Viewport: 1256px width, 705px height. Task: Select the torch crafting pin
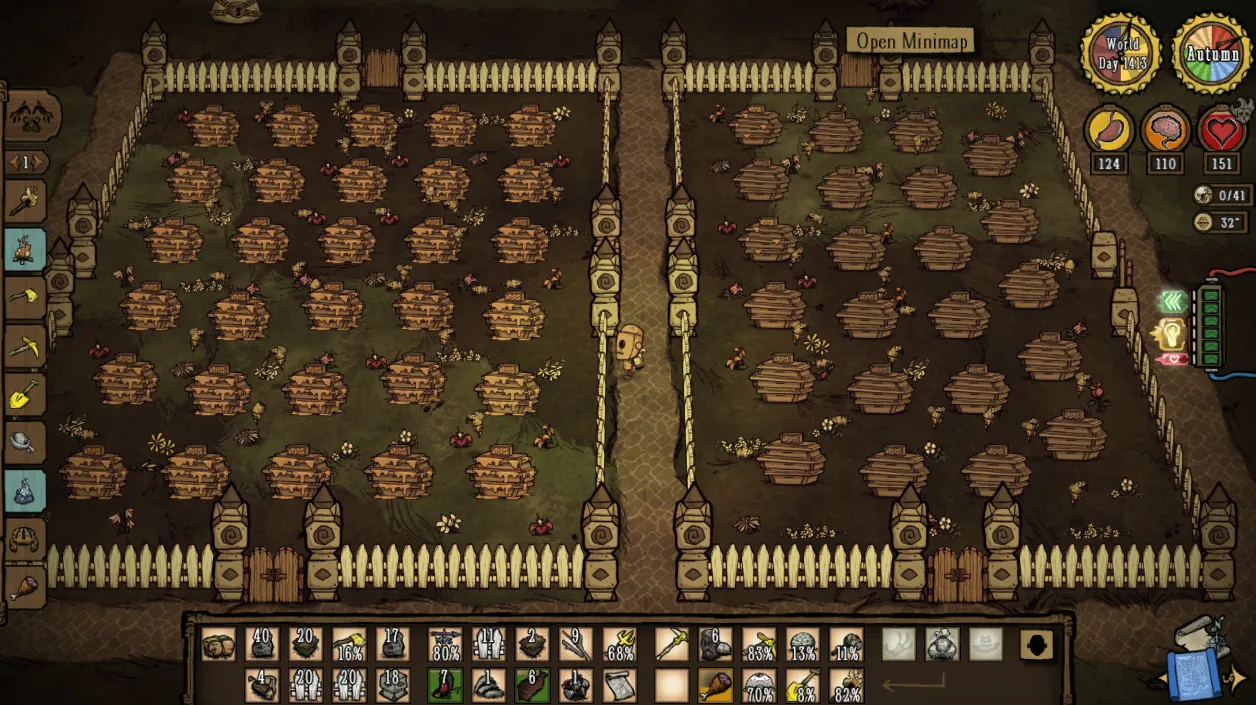25,201
